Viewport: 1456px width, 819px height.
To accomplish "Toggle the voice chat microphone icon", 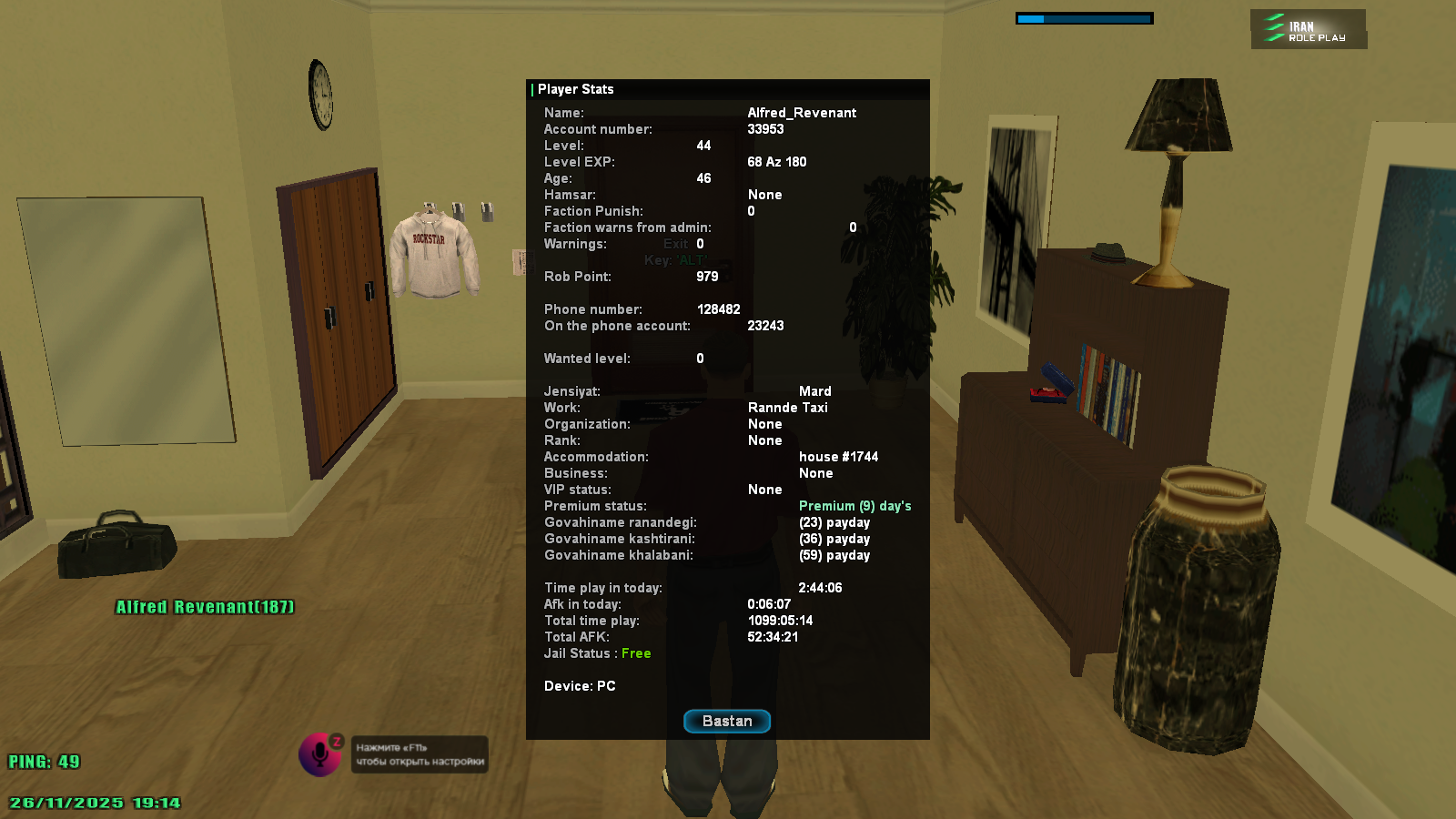I will [319, 754].
